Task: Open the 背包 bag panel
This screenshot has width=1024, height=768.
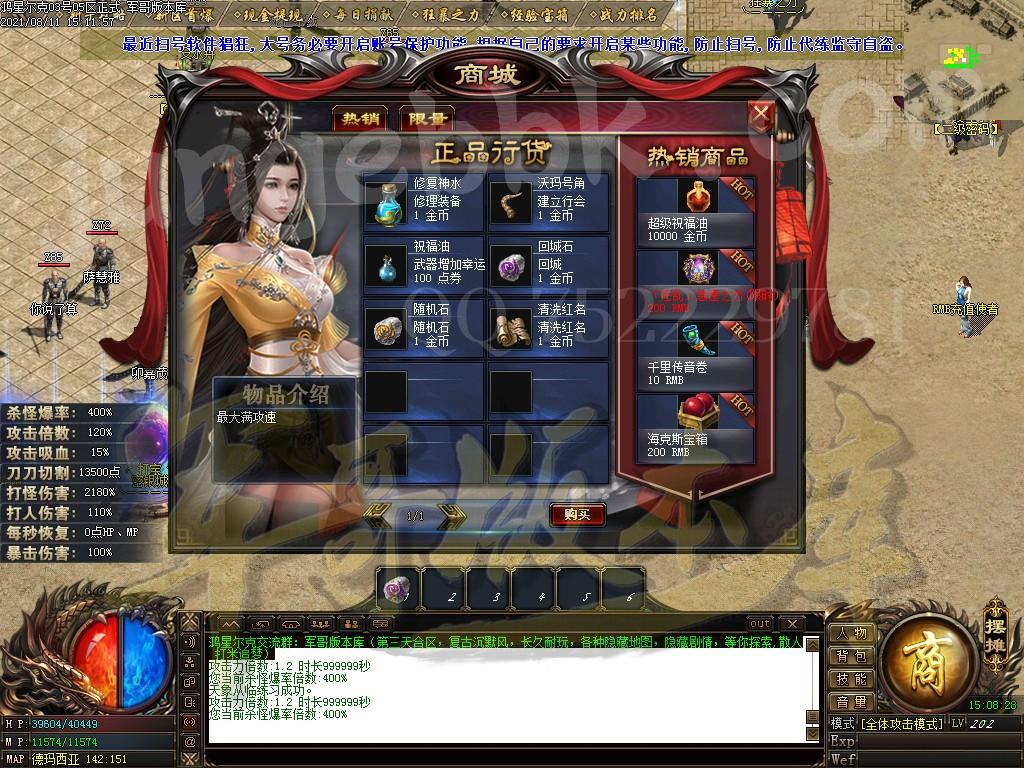Action: coord(852,657)
